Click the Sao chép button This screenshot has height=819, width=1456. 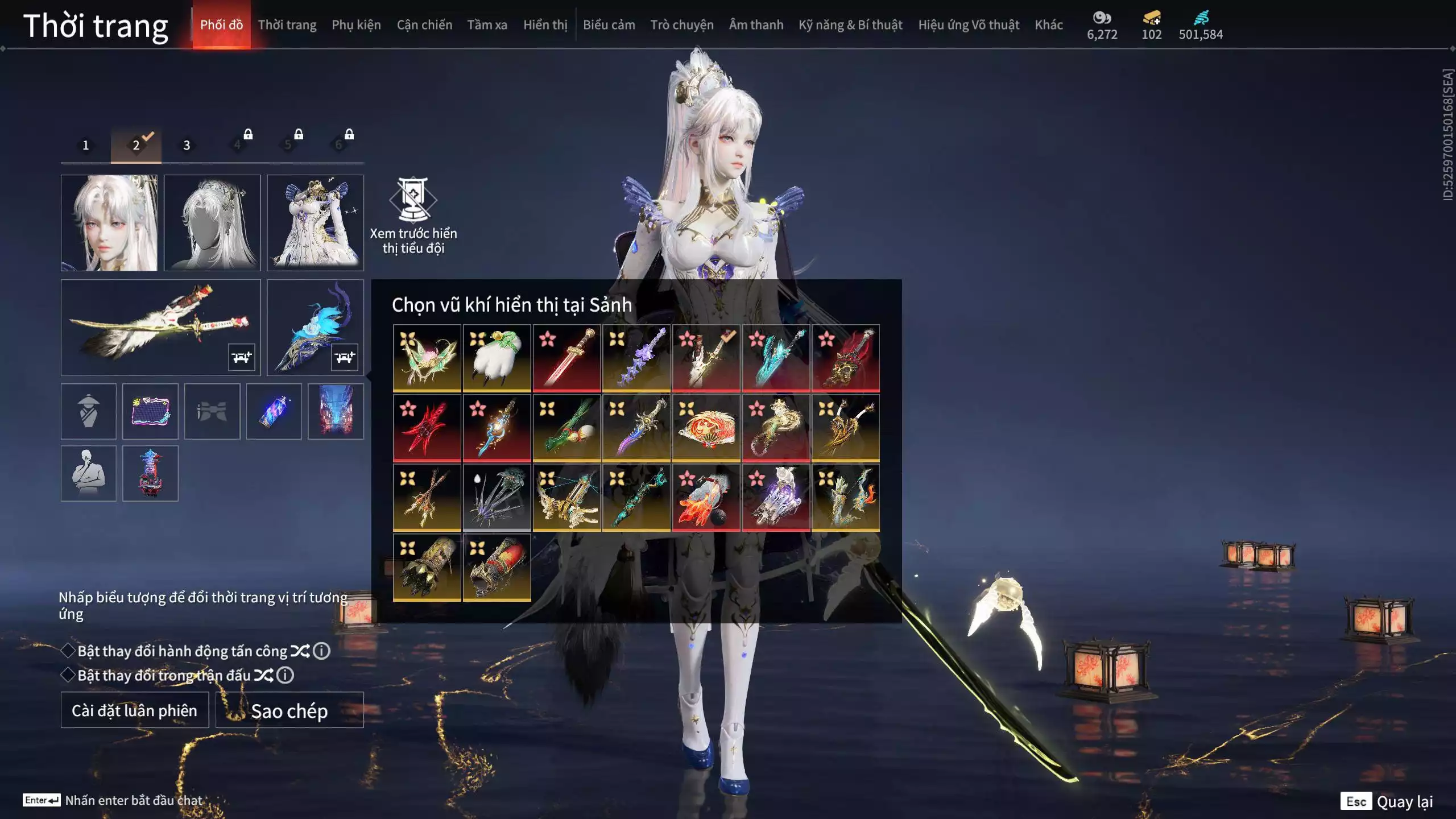coord(289,710)
